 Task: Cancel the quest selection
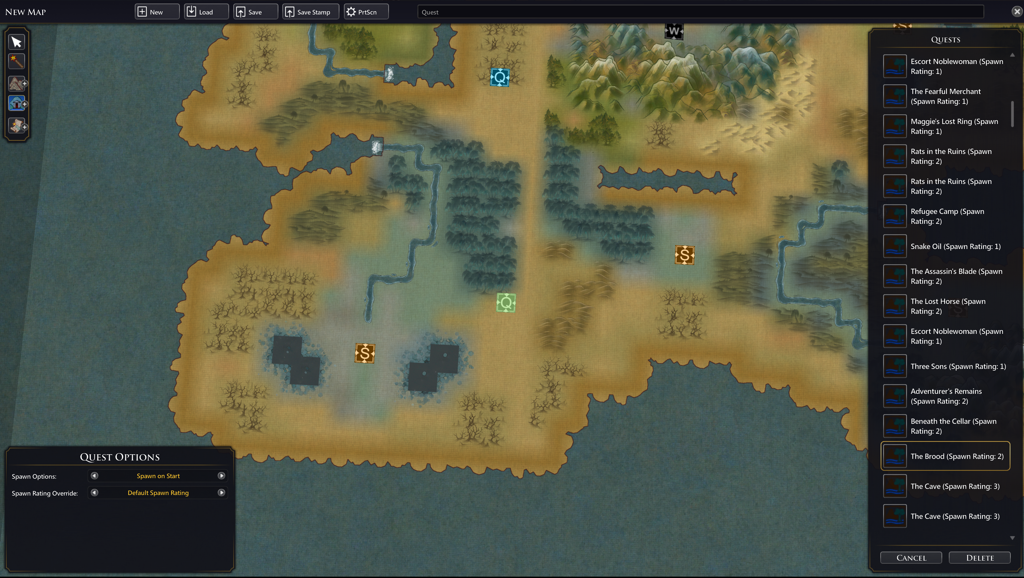(911, 558)
